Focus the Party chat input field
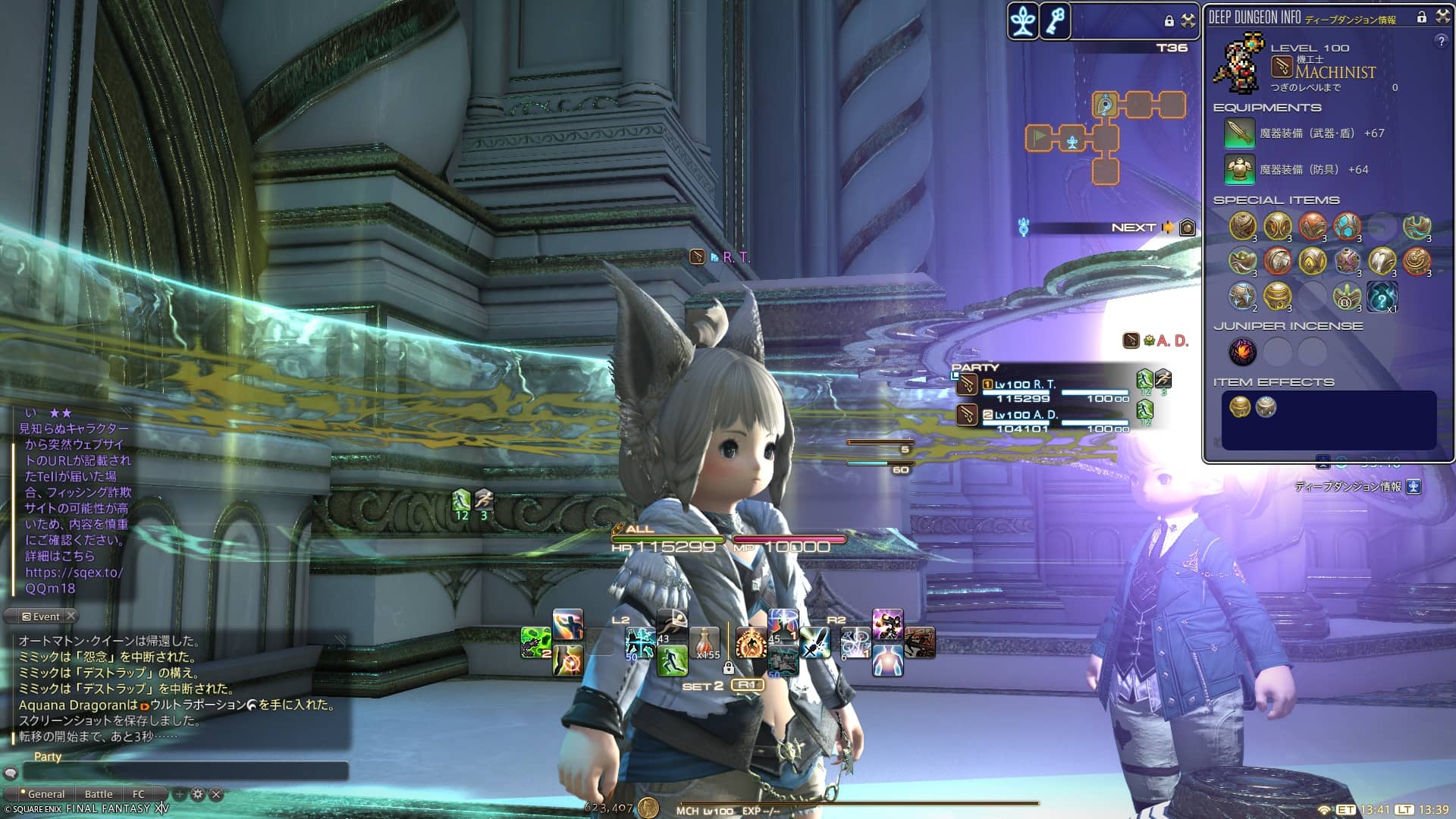1456x819 pixels. click(x=186, y=772)
